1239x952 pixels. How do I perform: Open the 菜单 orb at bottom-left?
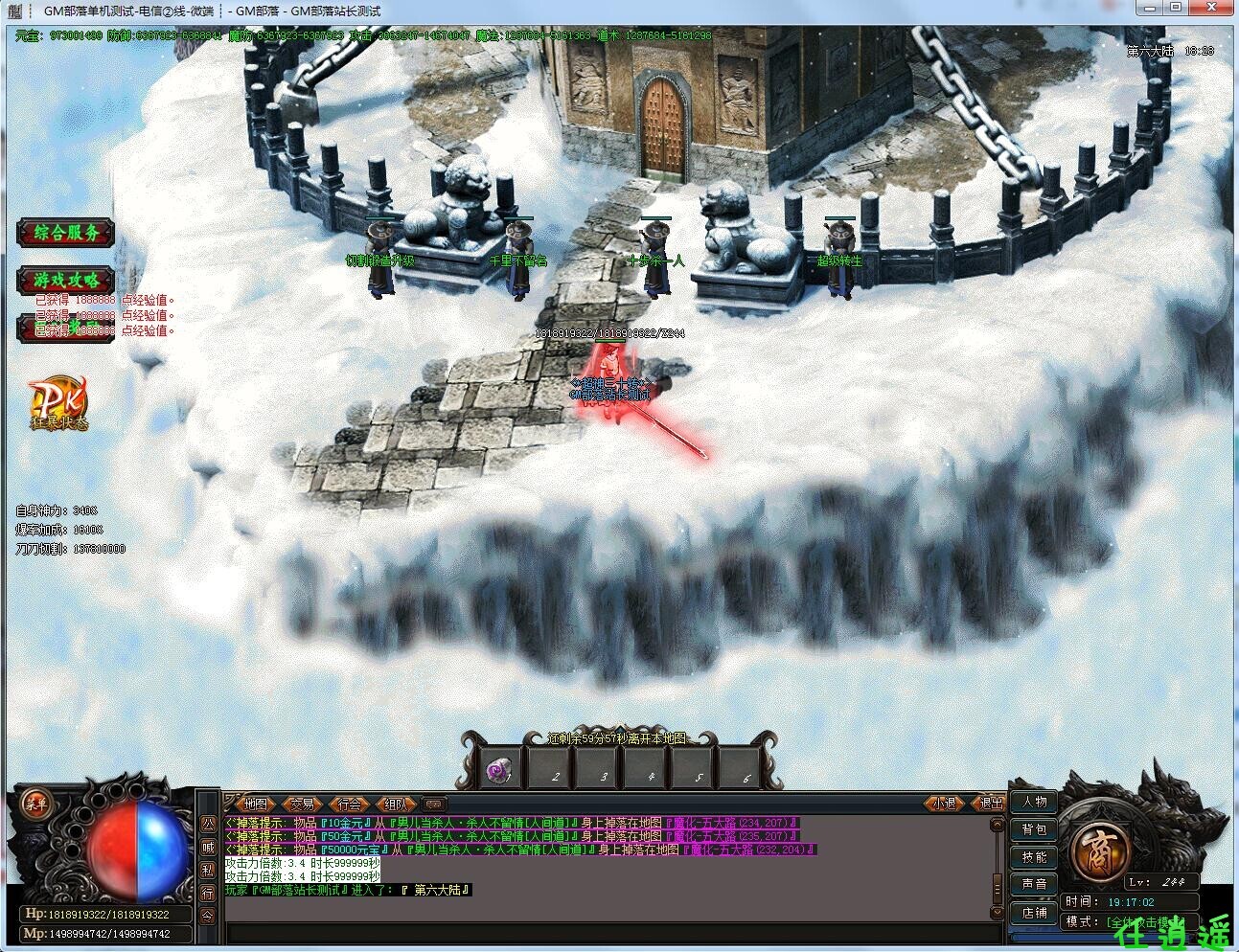coord(35,805)
